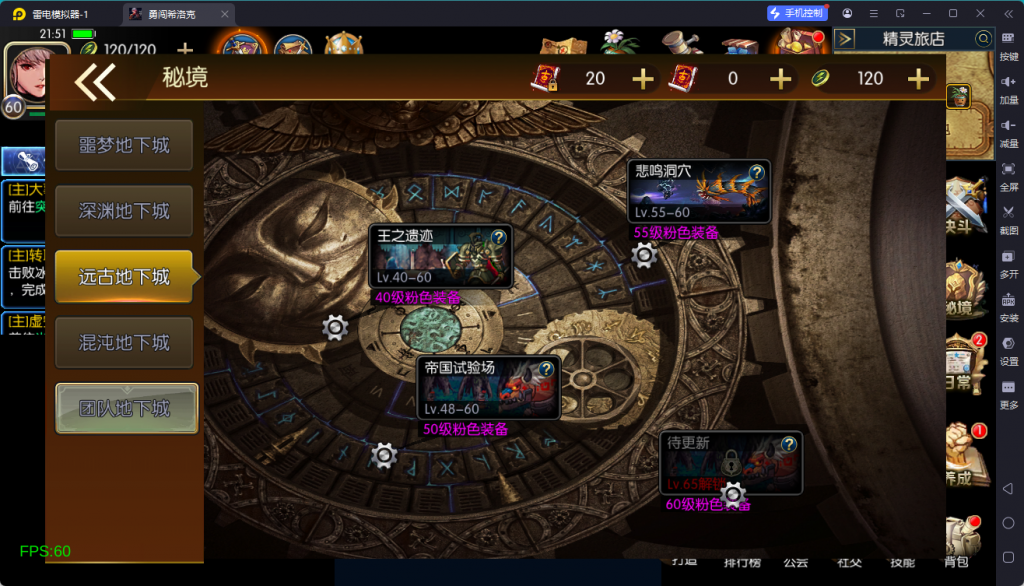Open the 混沌地下城 tab

124,343
